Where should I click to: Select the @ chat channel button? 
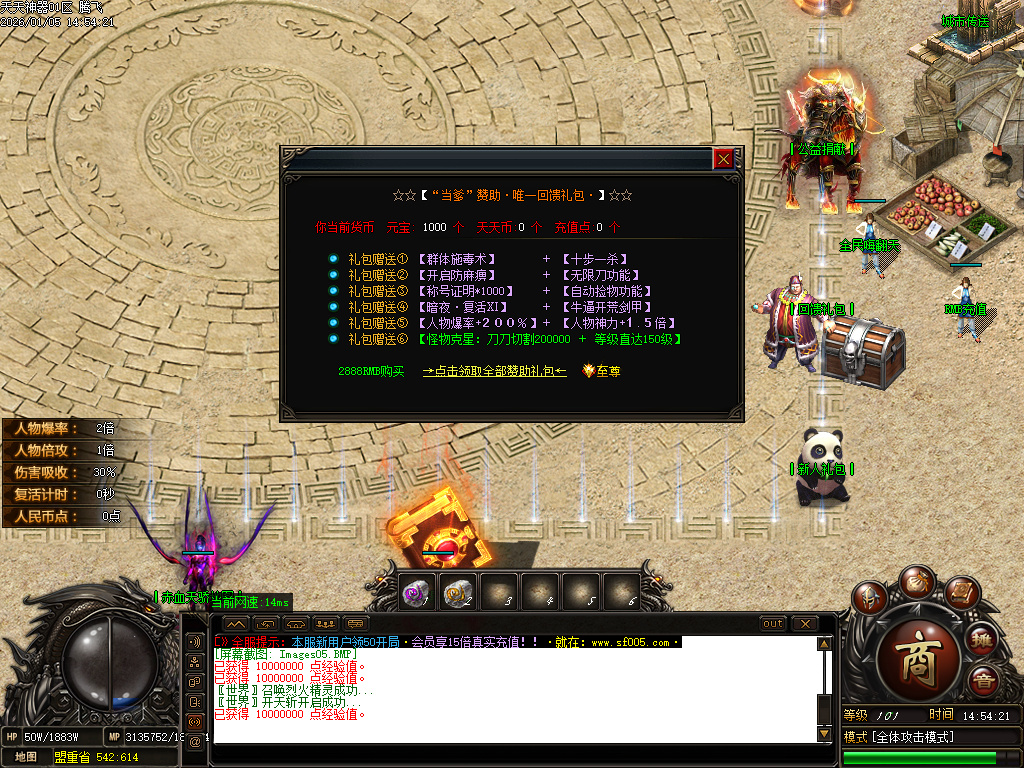click(x=195, y=741)
